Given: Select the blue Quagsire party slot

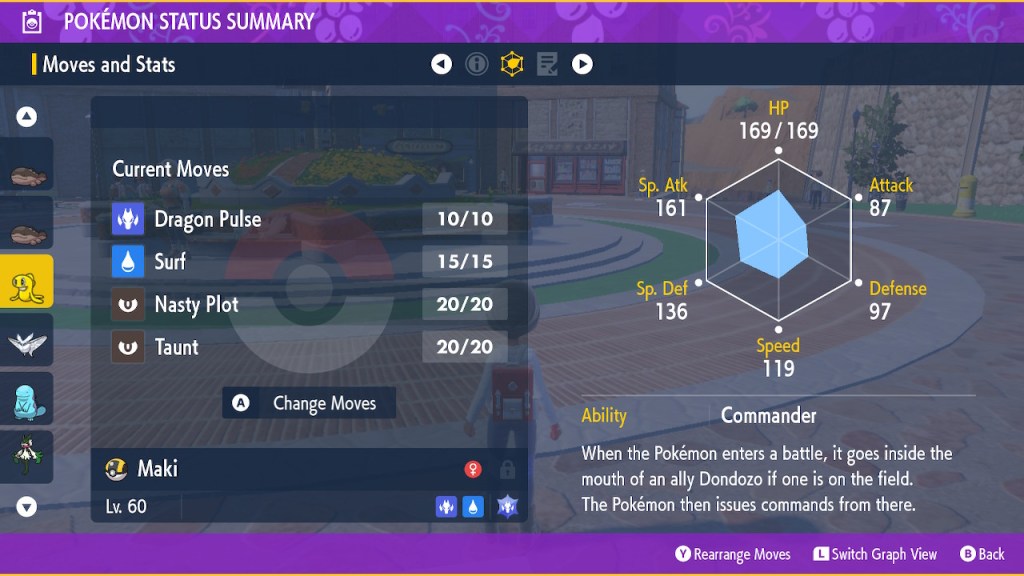Looking at the screenshot, I should tap(26, 398).
